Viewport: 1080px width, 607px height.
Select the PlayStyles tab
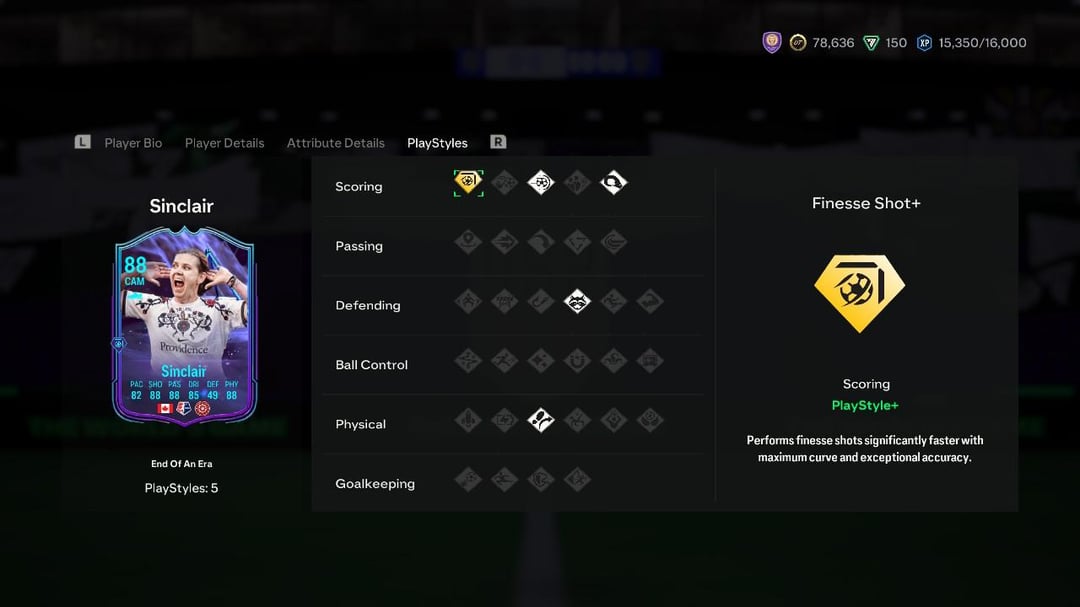tap(437, 143)
